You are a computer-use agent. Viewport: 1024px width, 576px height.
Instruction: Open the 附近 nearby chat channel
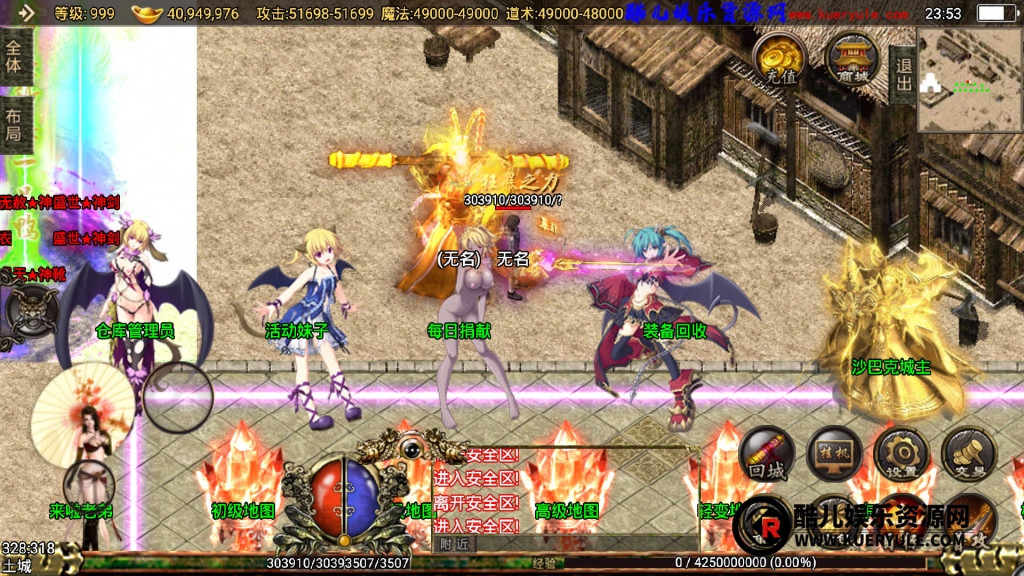click(453, 544)
